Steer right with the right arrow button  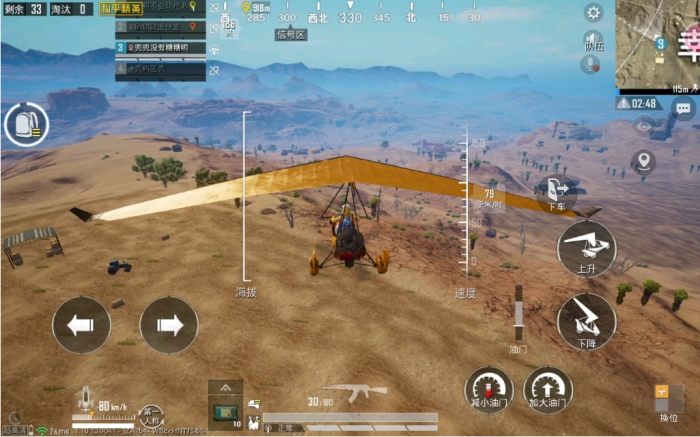169,325
